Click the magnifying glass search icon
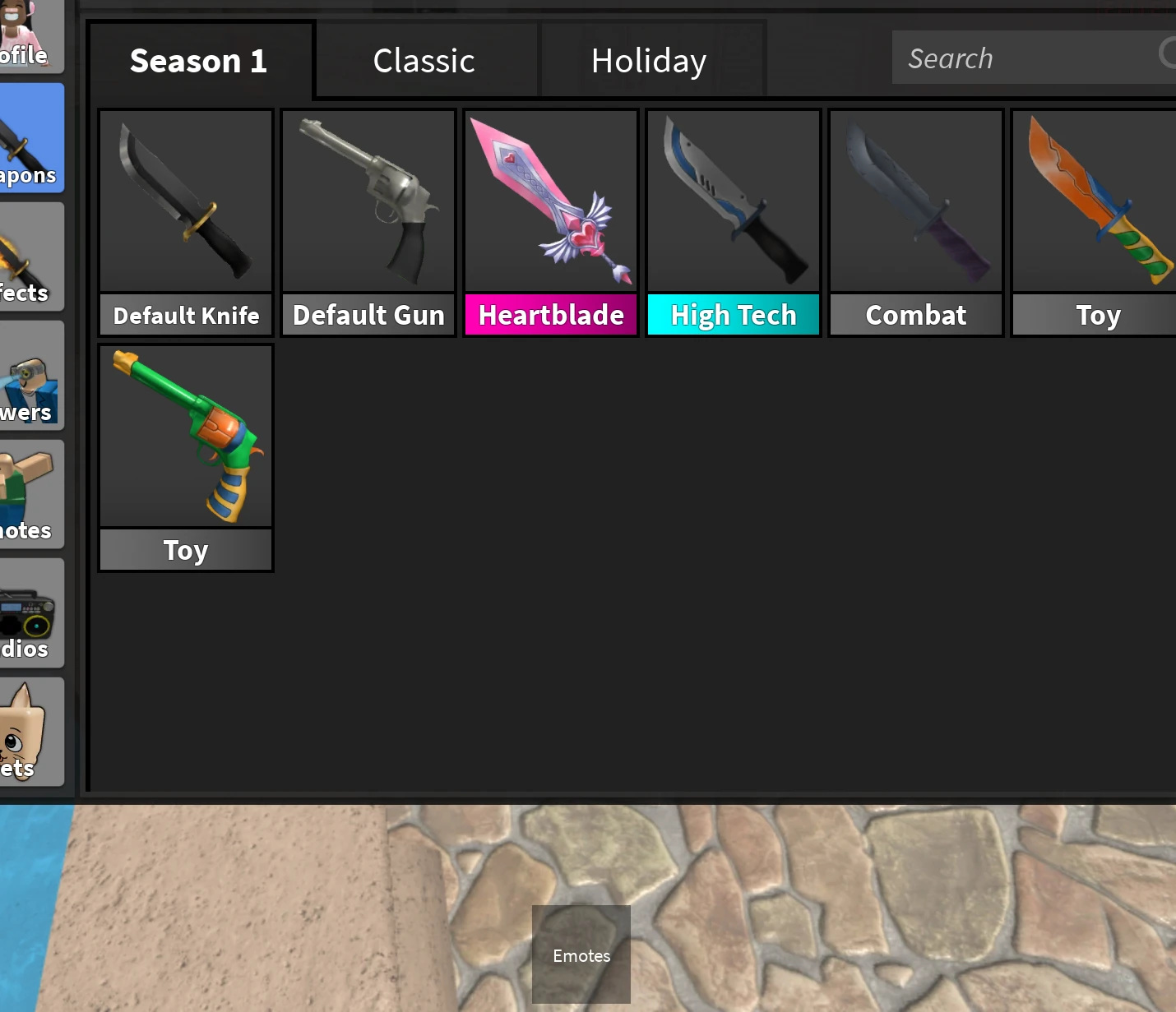Image resolution: width=1176 pixels, height=1012 pixels. pos(1168,55)
